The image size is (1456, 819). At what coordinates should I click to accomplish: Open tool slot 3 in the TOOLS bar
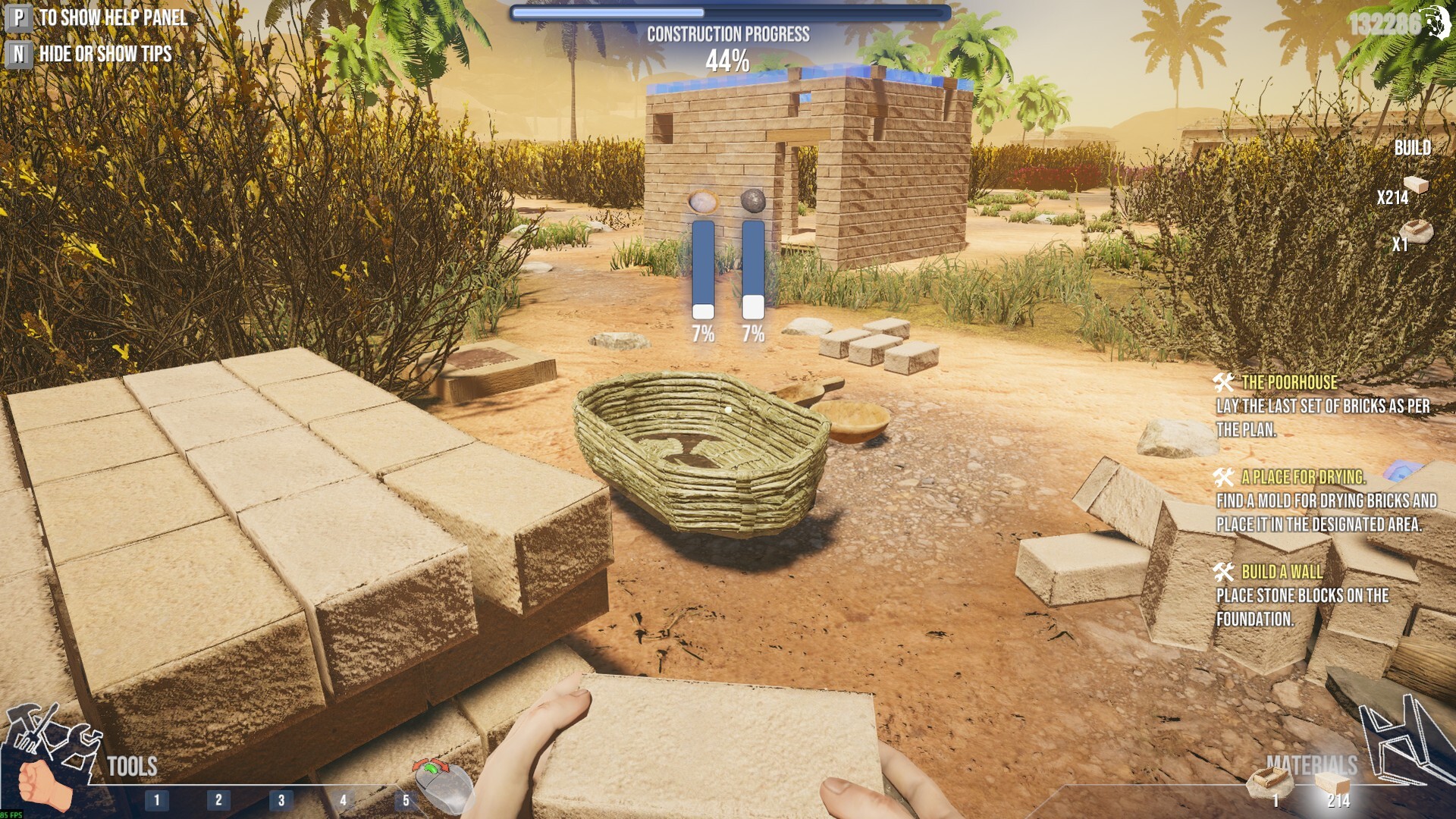click(281, 798)
